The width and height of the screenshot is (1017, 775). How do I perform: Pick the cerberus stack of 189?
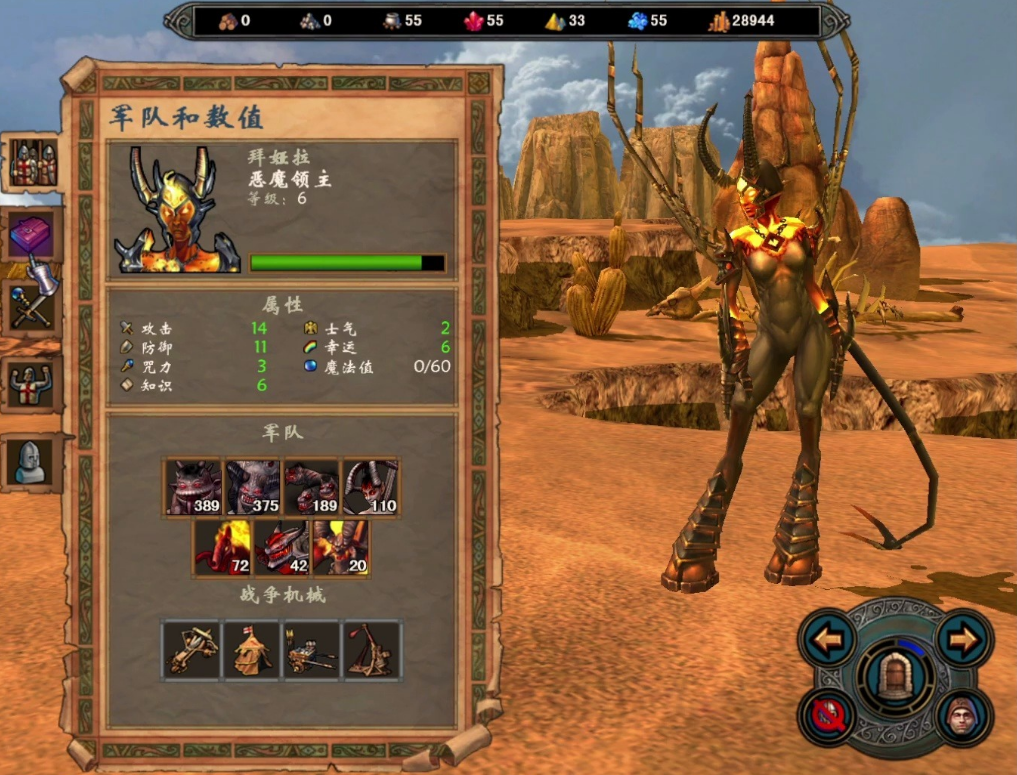[312, 488]
